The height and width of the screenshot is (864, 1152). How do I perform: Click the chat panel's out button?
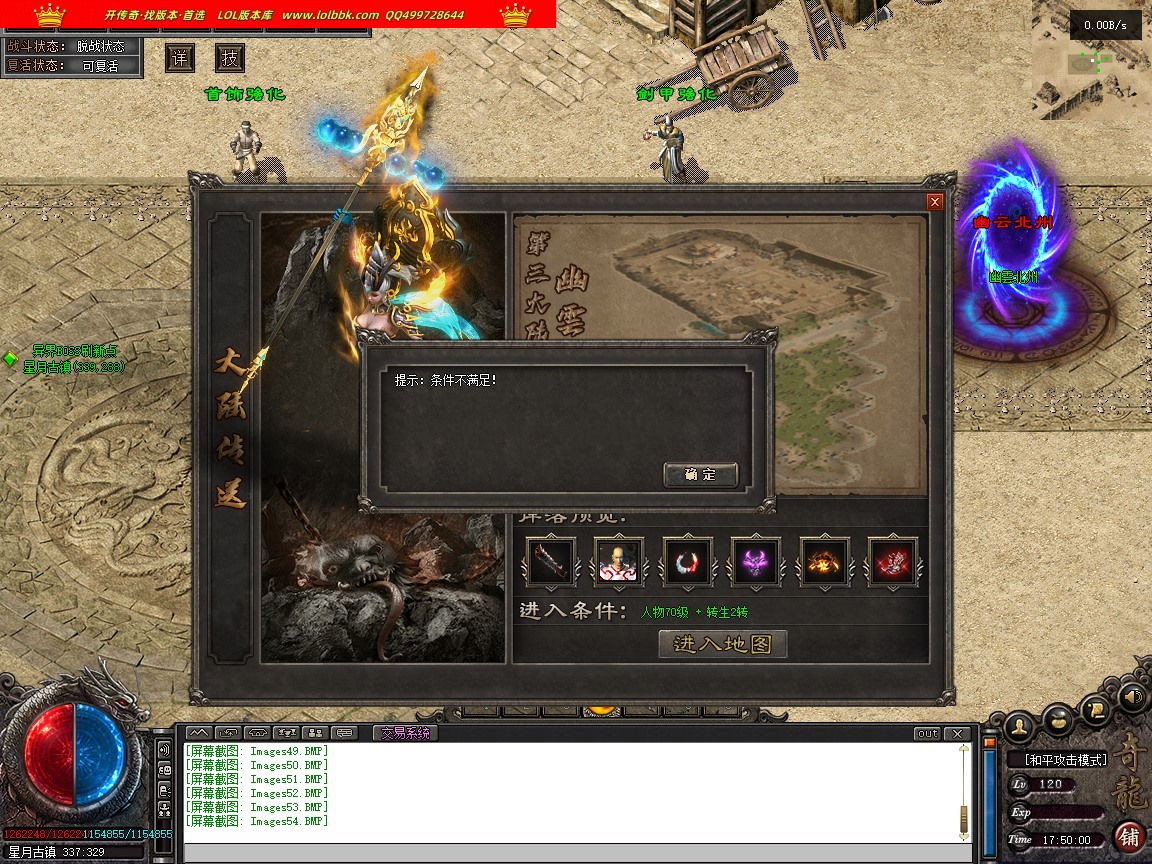point(928,733)
